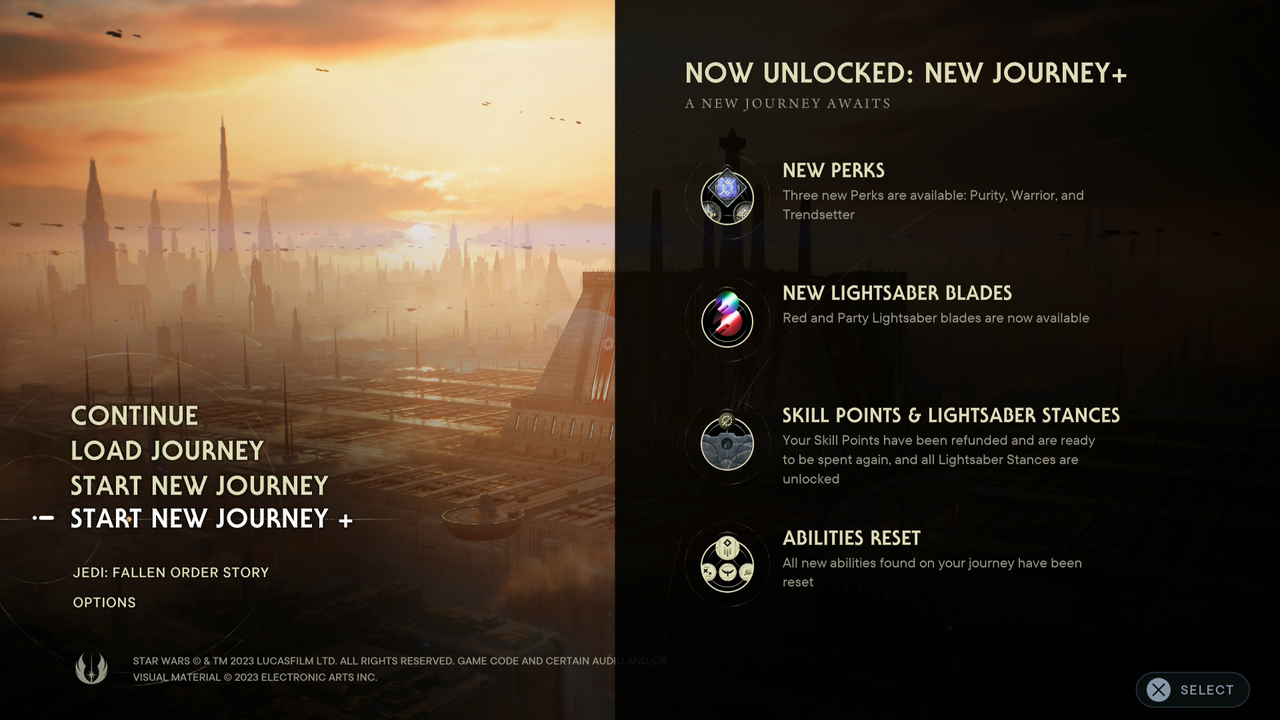Viewport: 1280px width, 720px height.
Task: Select Start New Journey from the menu
Action: click(199, 485)
